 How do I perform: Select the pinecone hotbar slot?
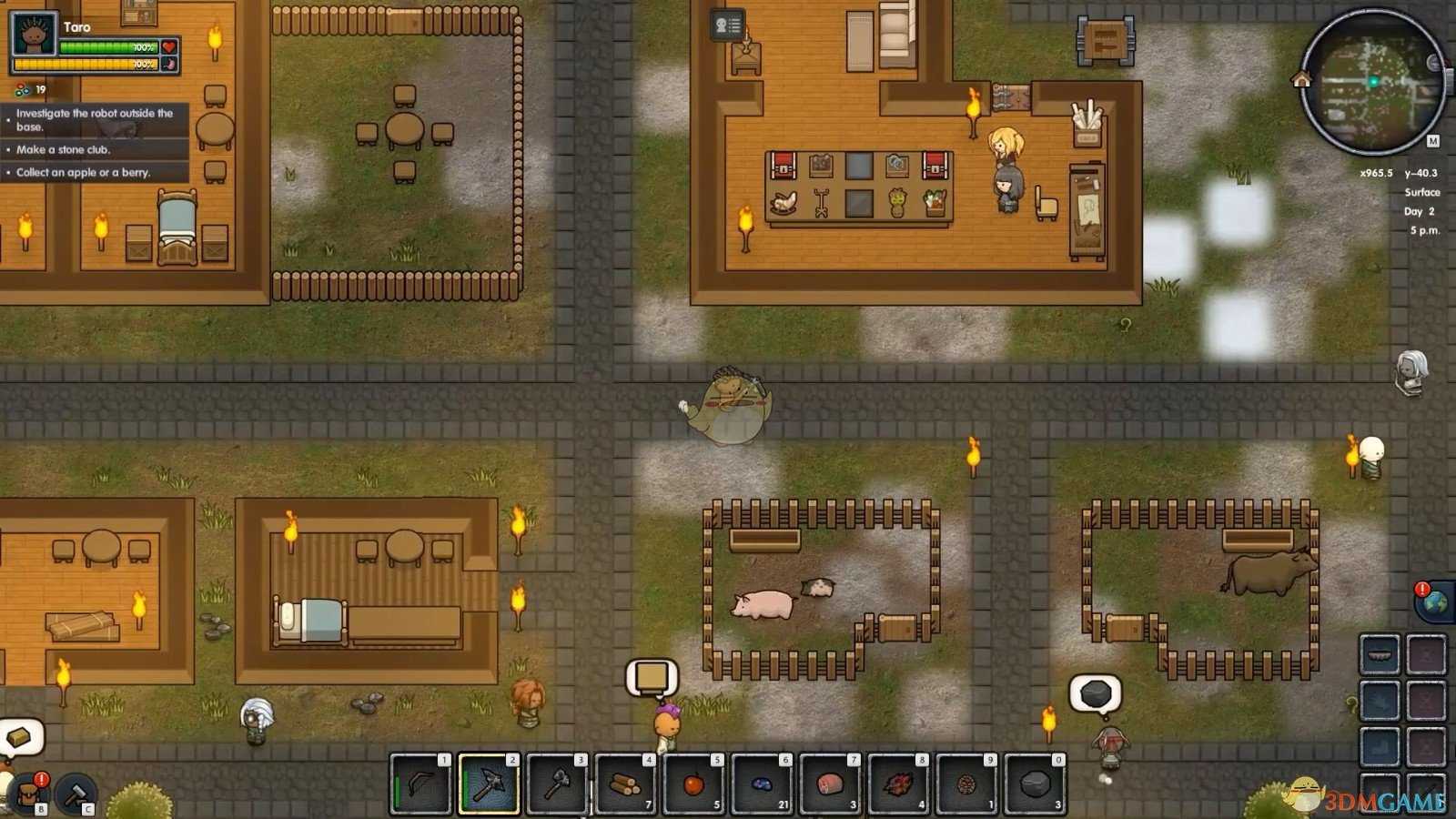coord(966,784)
